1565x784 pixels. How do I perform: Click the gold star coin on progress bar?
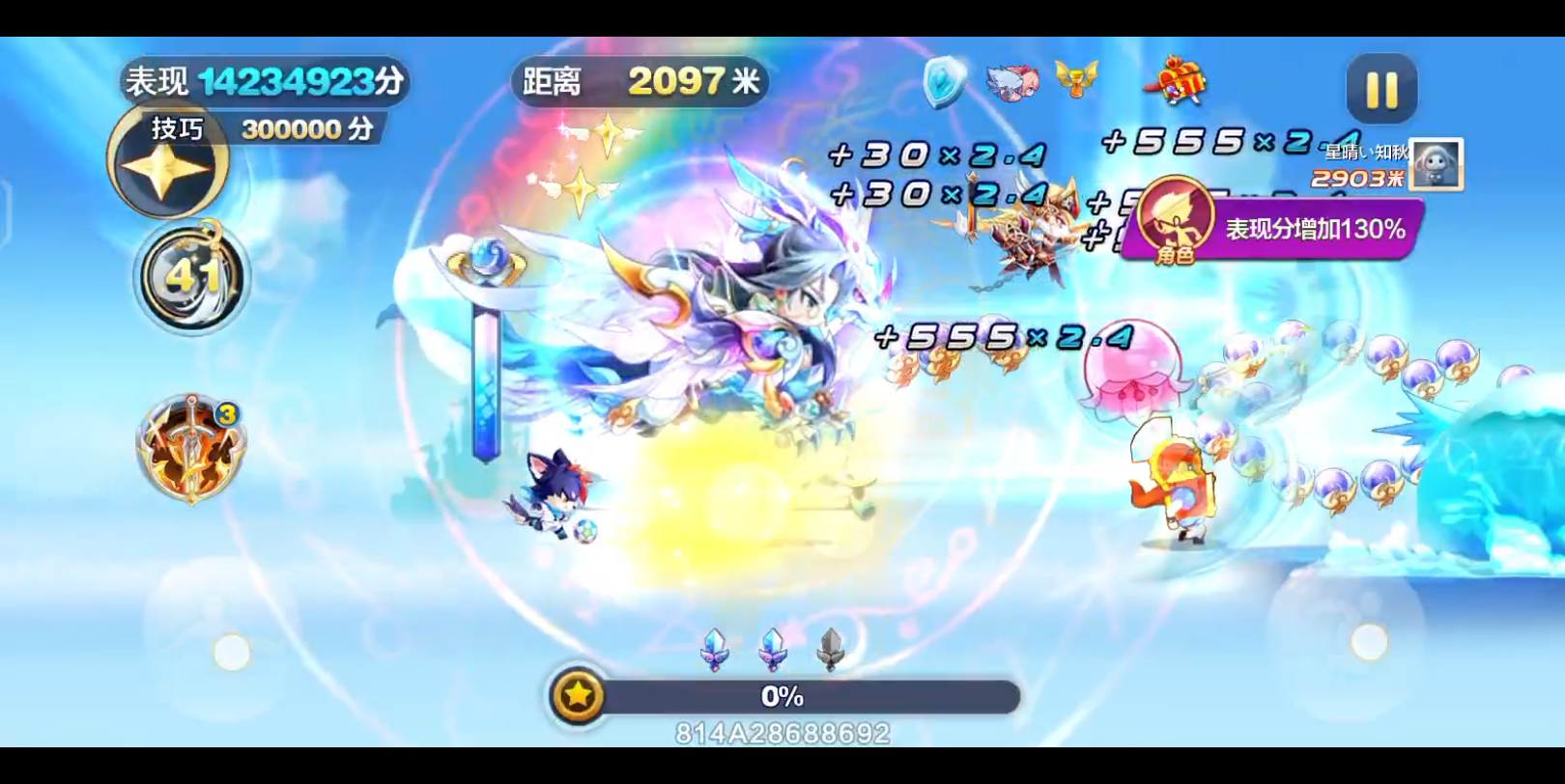click(x=578, y=695)
